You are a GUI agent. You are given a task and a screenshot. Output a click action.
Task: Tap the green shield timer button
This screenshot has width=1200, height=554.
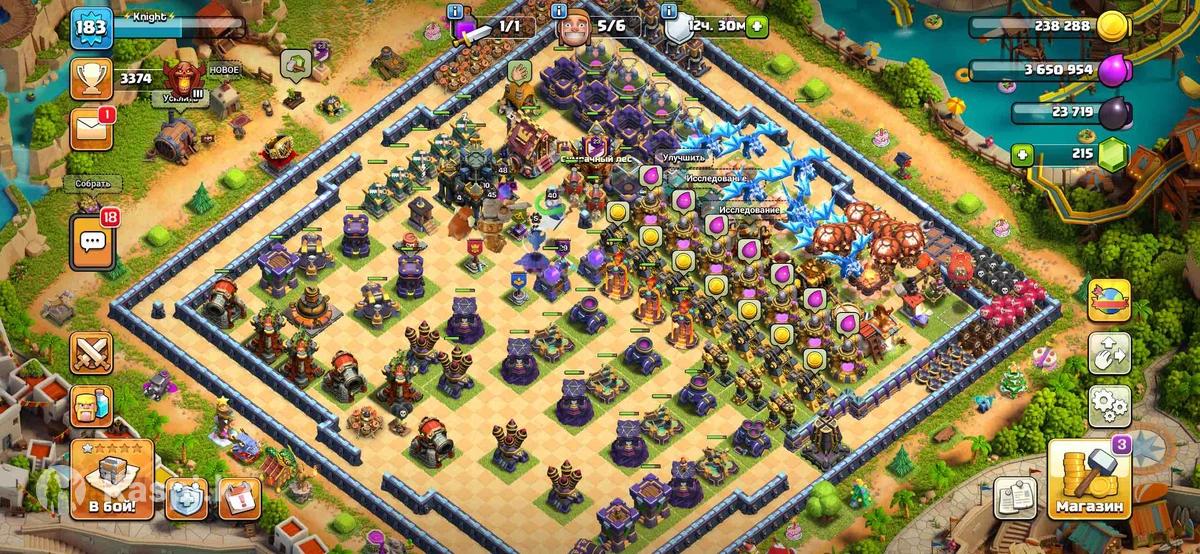click(756, 27)
